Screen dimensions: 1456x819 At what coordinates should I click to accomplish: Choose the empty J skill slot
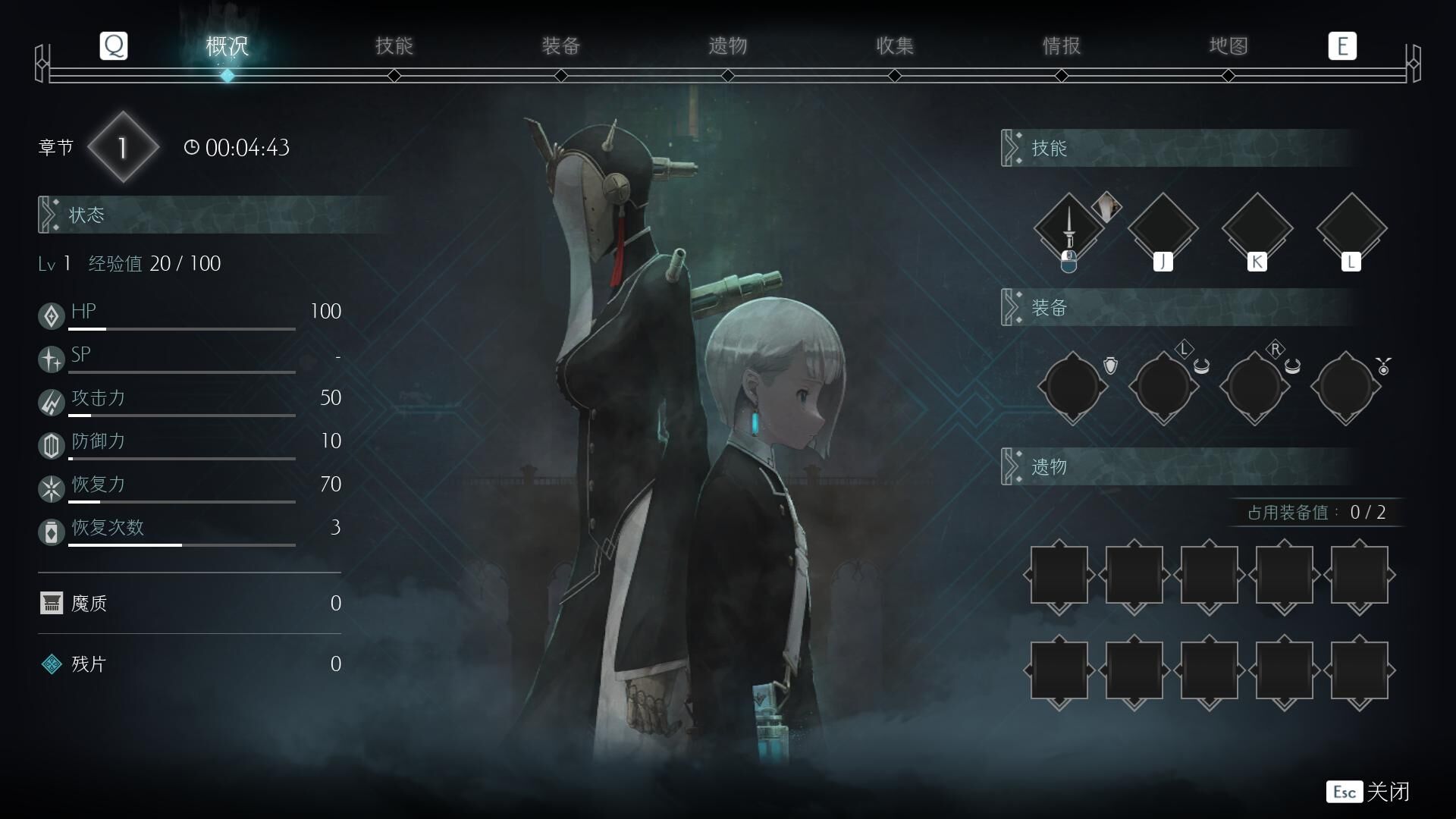point(1163,227)
